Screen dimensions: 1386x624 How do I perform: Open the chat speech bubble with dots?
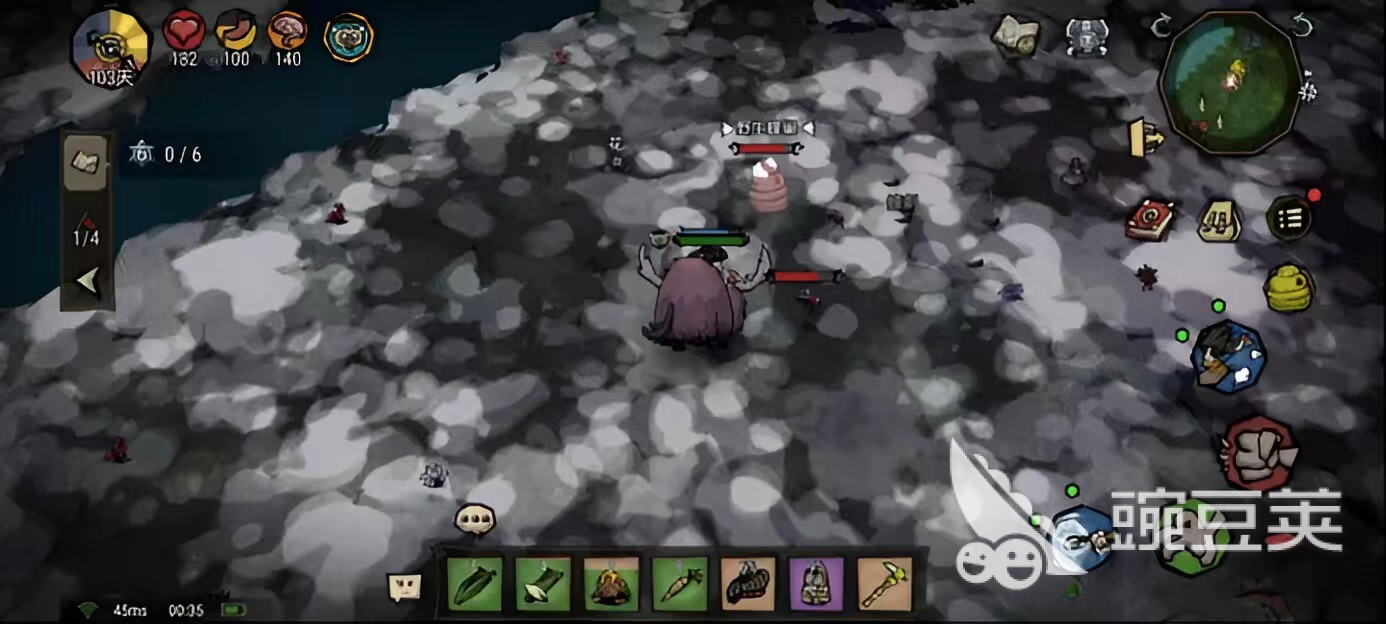pos(474,518)
